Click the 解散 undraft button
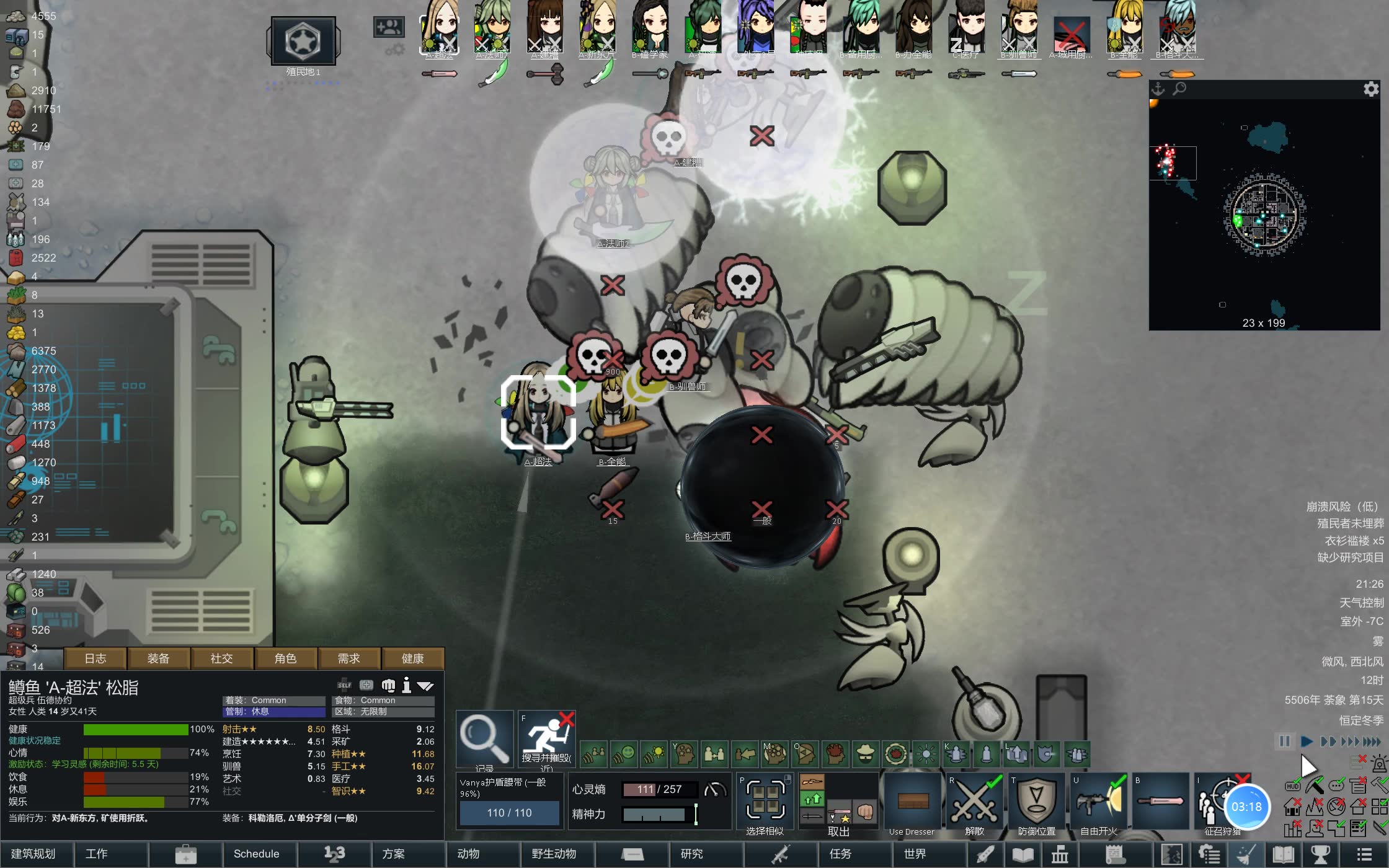The width and height of the screenshot is (1389, 868). point(974,803)
